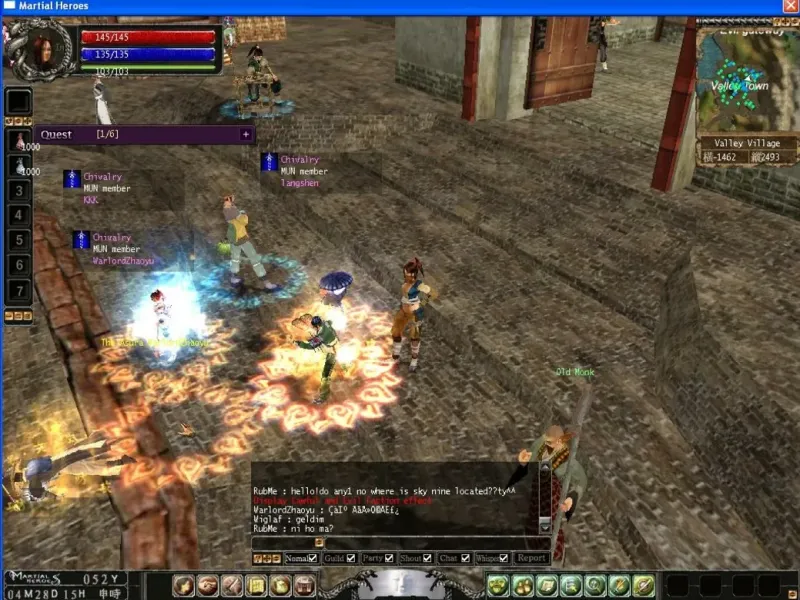Use the white potion hotbar slot
Viewport: 800px width, 600px height.
point(19,165)
